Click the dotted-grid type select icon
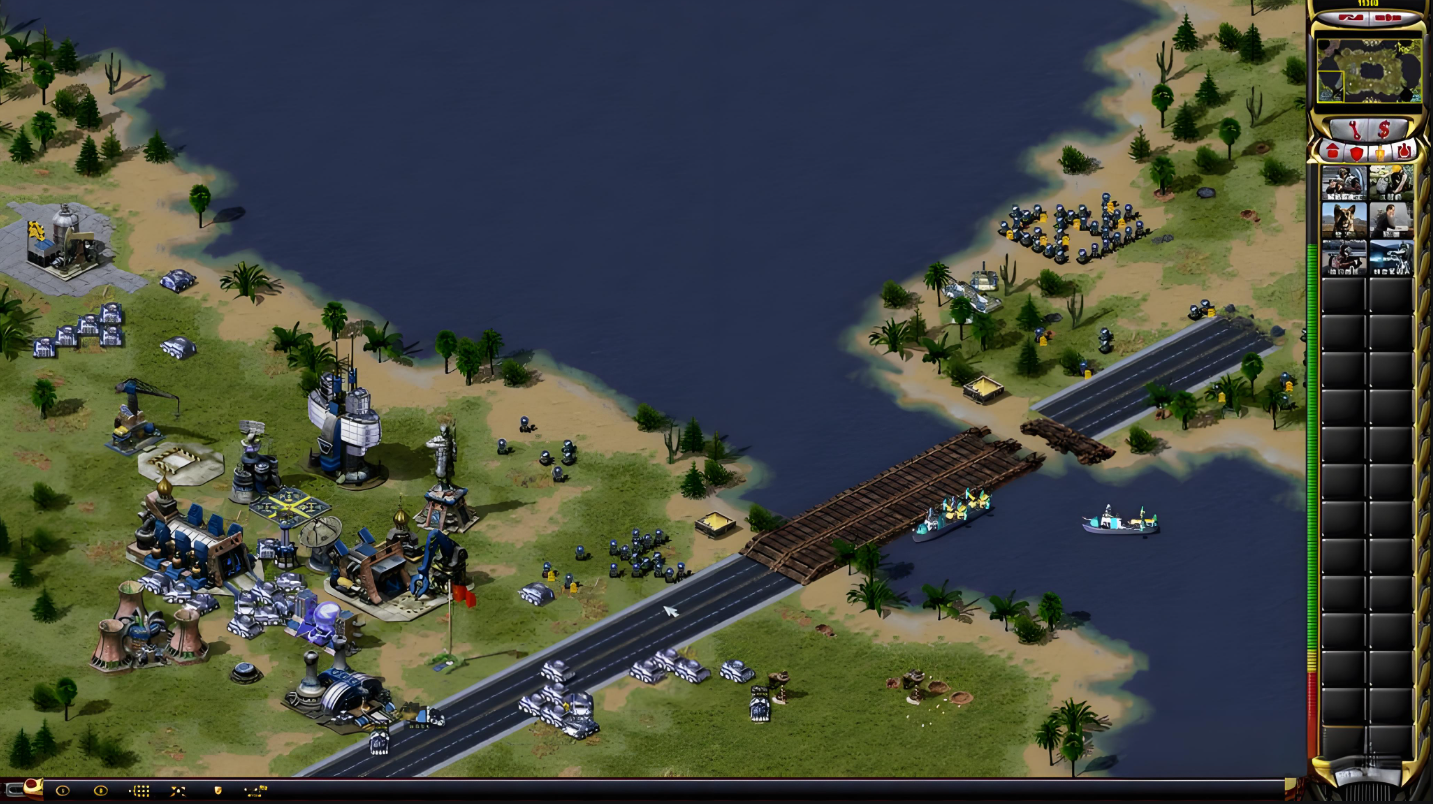The image size is (1433, 804). point(140,791)
